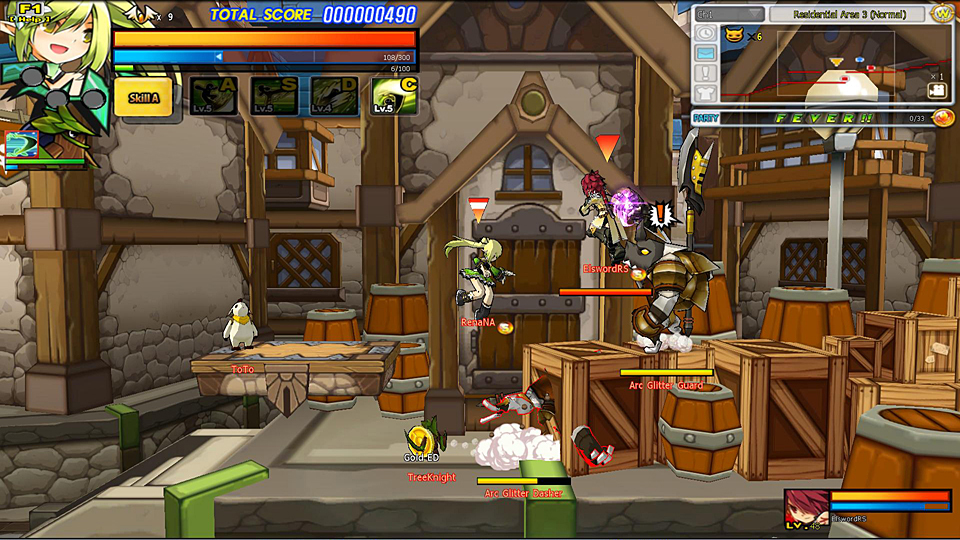This screenshot has width=960, height=540.
Task: Open the shirt equipment icon
Action: 706,93
